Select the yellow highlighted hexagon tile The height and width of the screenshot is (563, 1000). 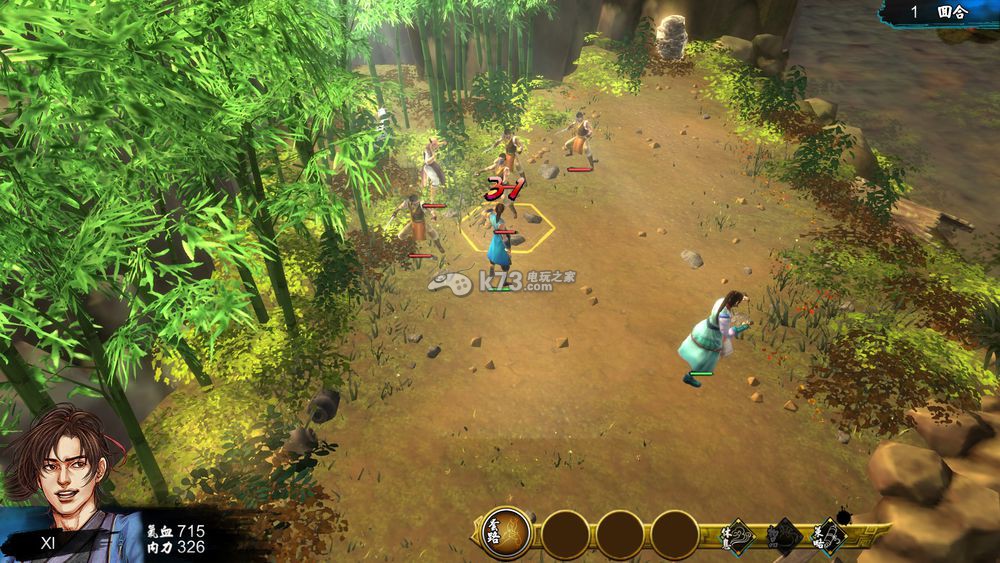coord(508,227)
